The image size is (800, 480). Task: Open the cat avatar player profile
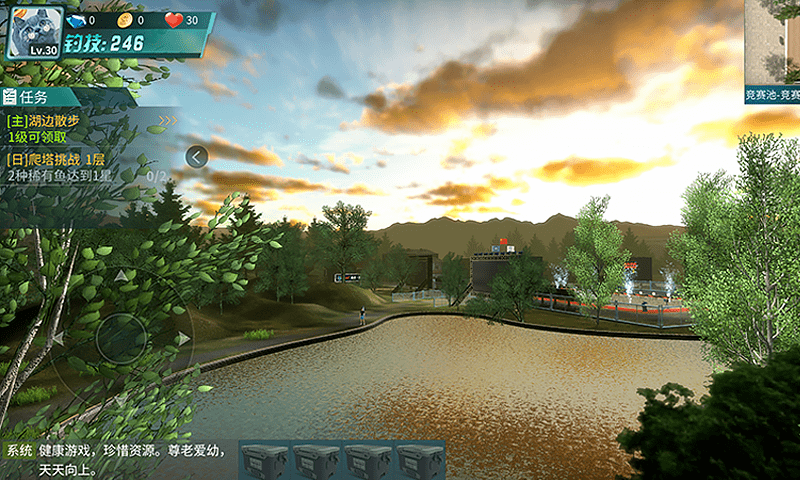click(31, 30)
